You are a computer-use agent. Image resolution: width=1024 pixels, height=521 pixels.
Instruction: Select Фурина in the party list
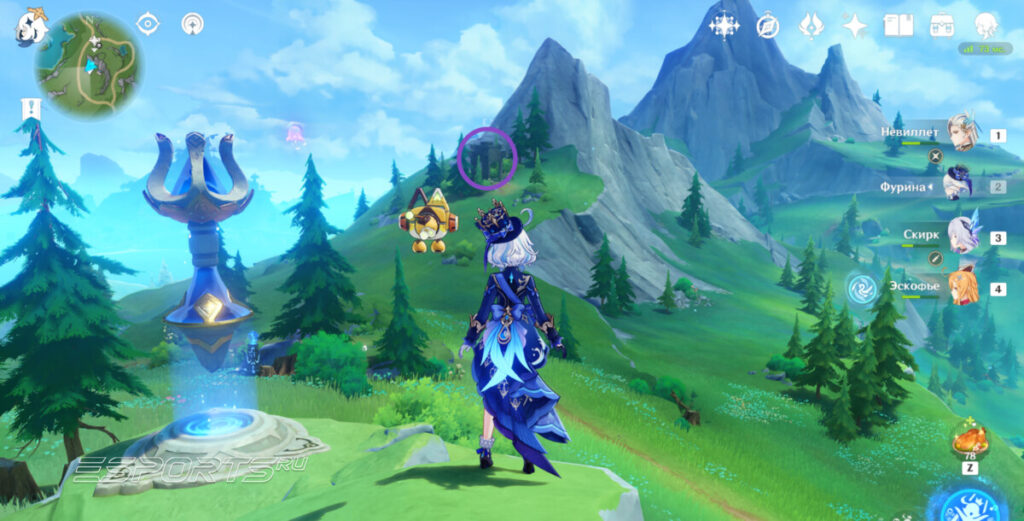[959, 186]
